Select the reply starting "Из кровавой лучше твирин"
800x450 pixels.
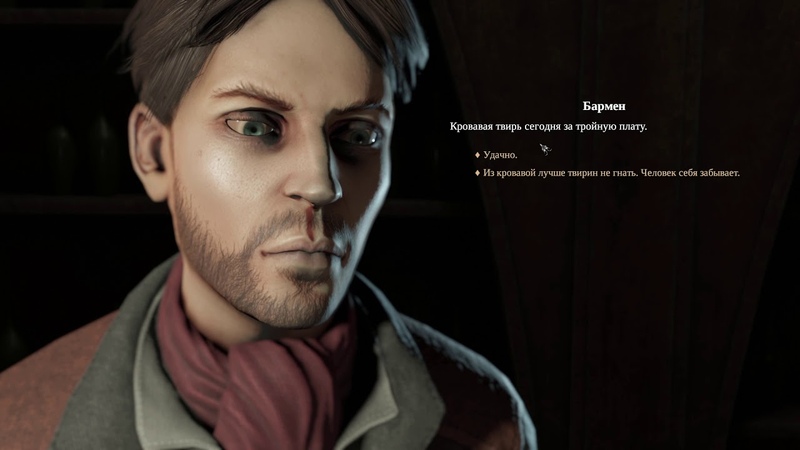coord(610,173)
